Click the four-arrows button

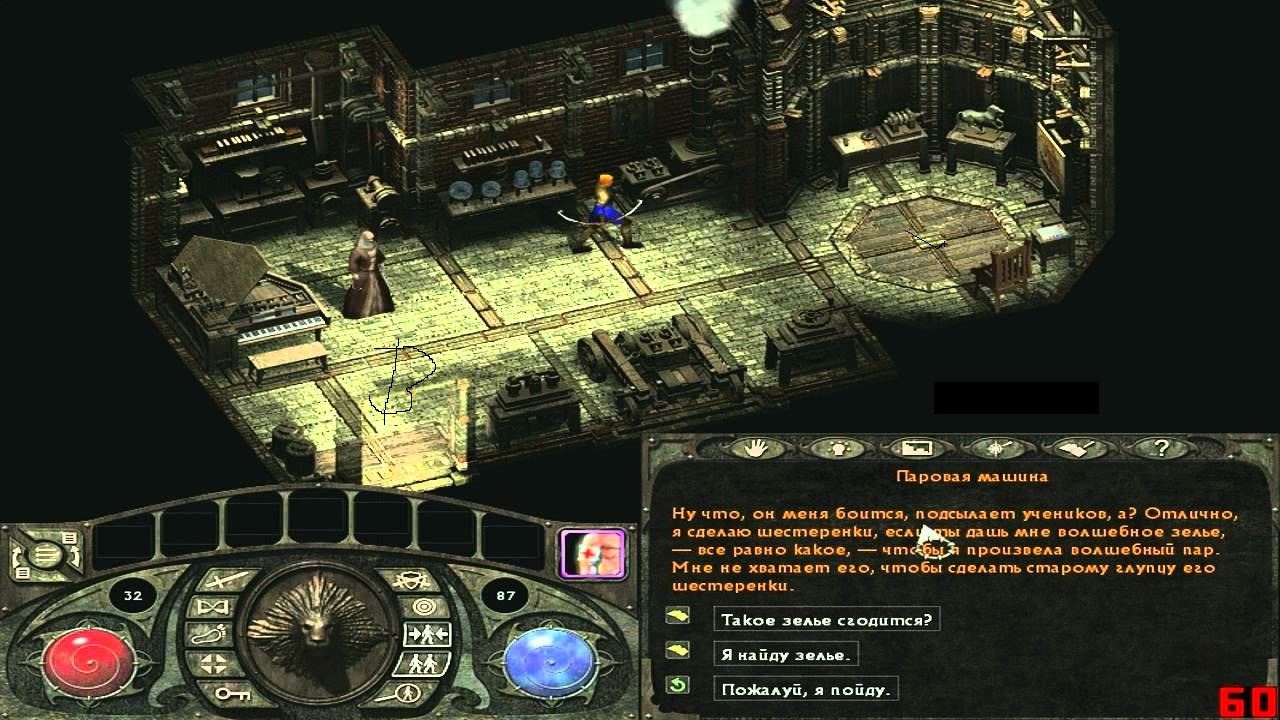pos(213,663)
